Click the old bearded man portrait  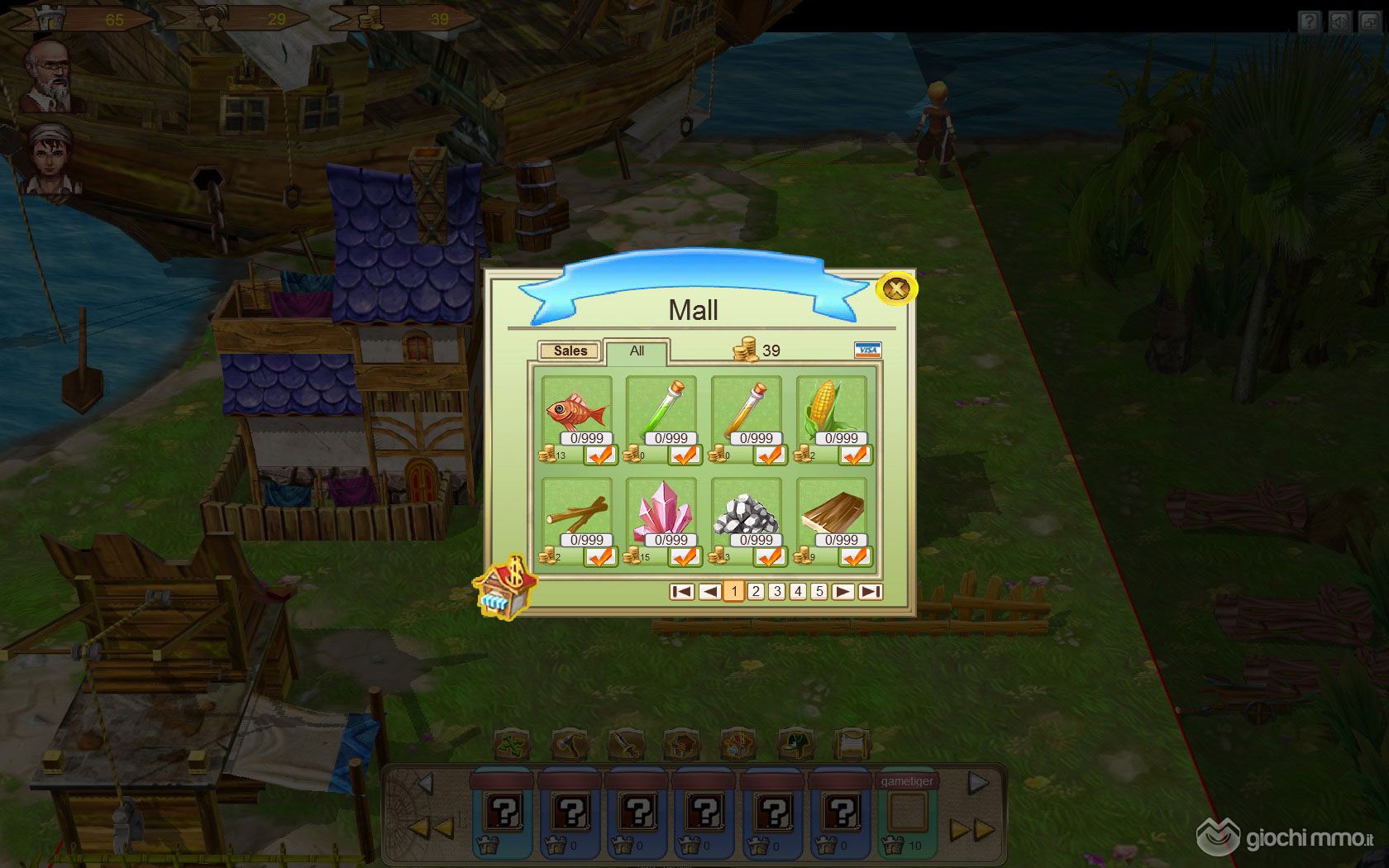click(51, 76)
